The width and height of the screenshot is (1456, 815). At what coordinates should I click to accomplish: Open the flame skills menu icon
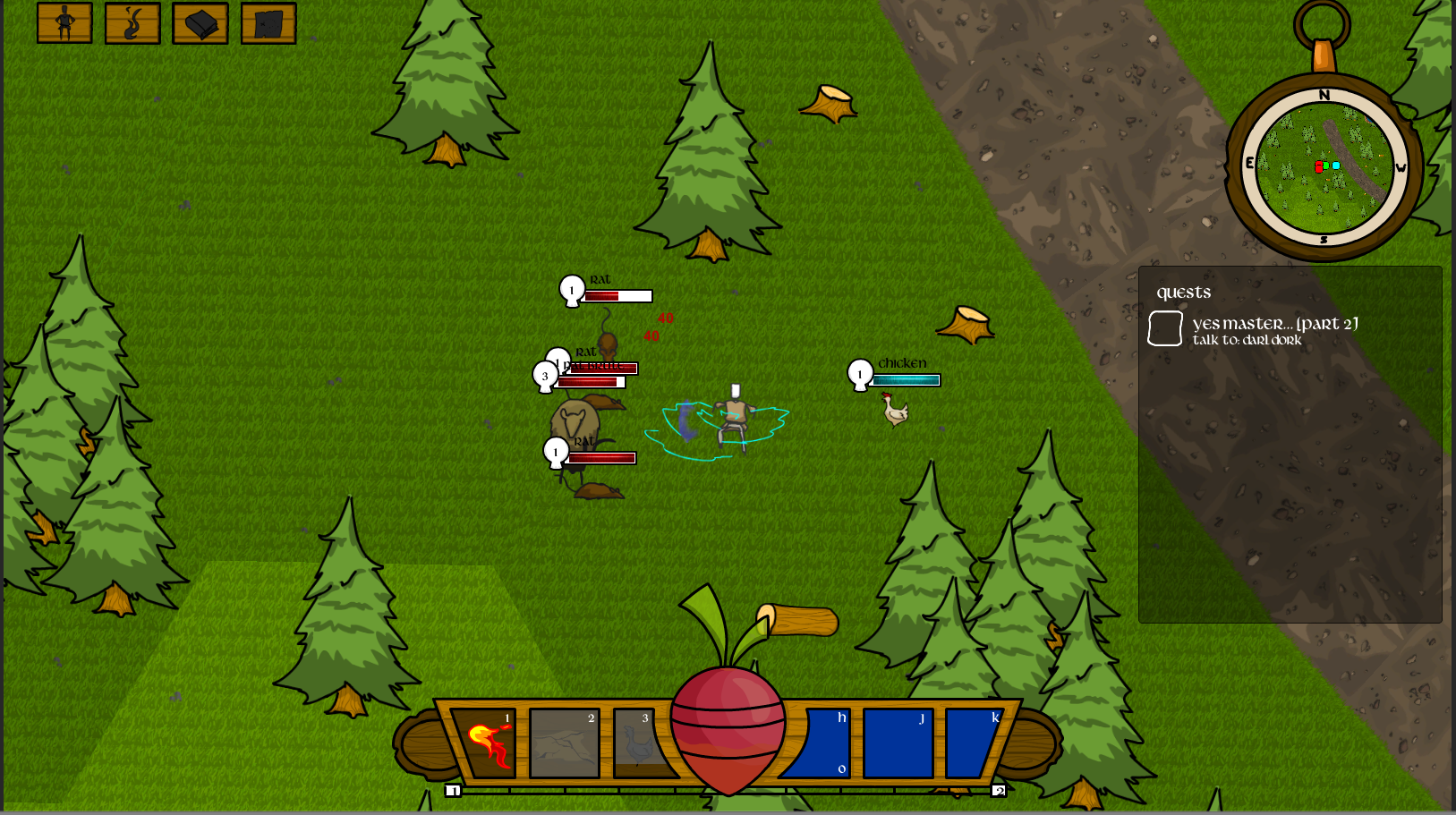(x=132, y=23)
